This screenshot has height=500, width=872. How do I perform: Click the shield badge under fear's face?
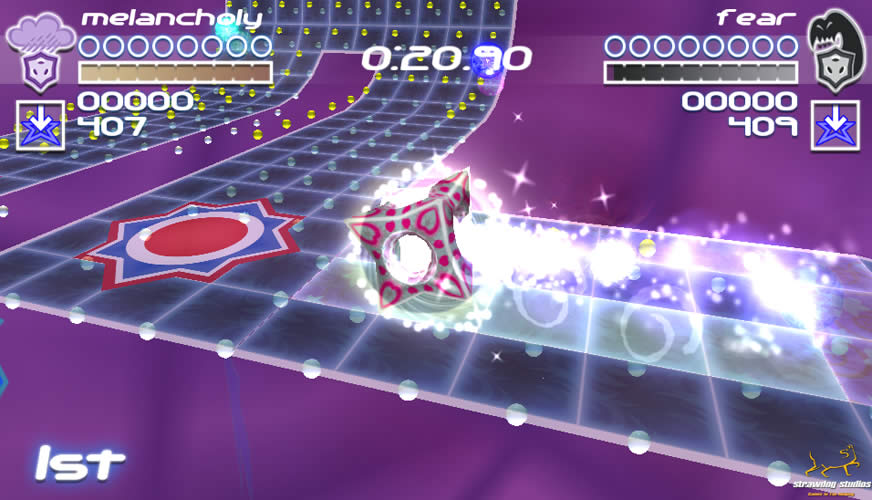pos(833,72)
